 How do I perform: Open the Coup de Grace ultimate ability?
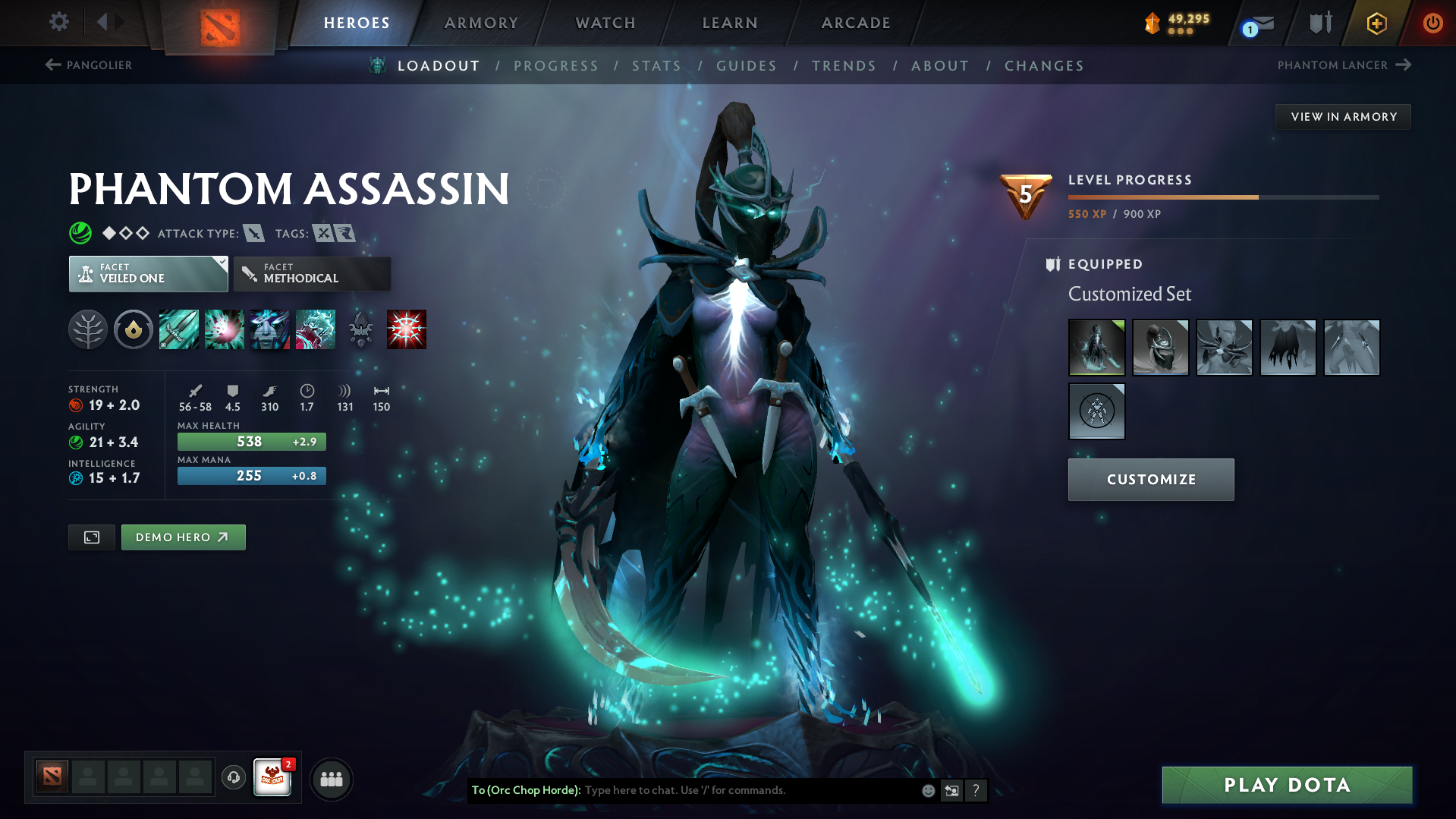click(x=407, y=329)
